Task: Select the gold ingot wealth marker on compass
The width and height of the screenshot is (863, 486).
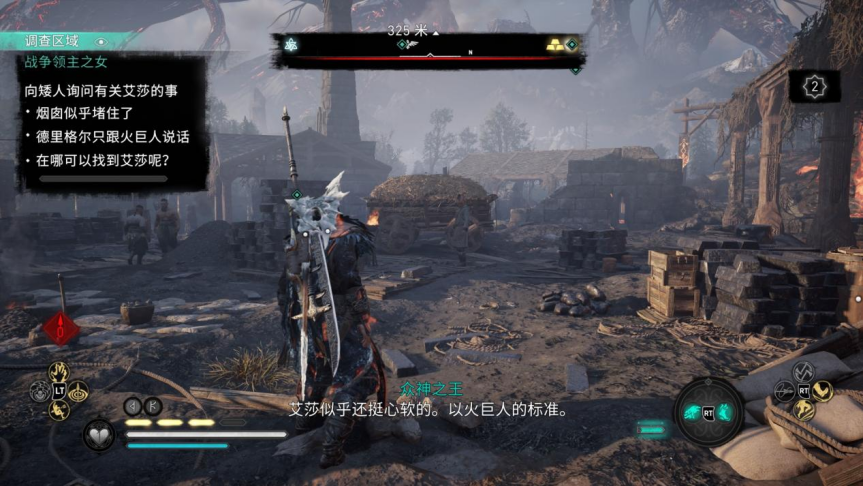Action: 553,45
